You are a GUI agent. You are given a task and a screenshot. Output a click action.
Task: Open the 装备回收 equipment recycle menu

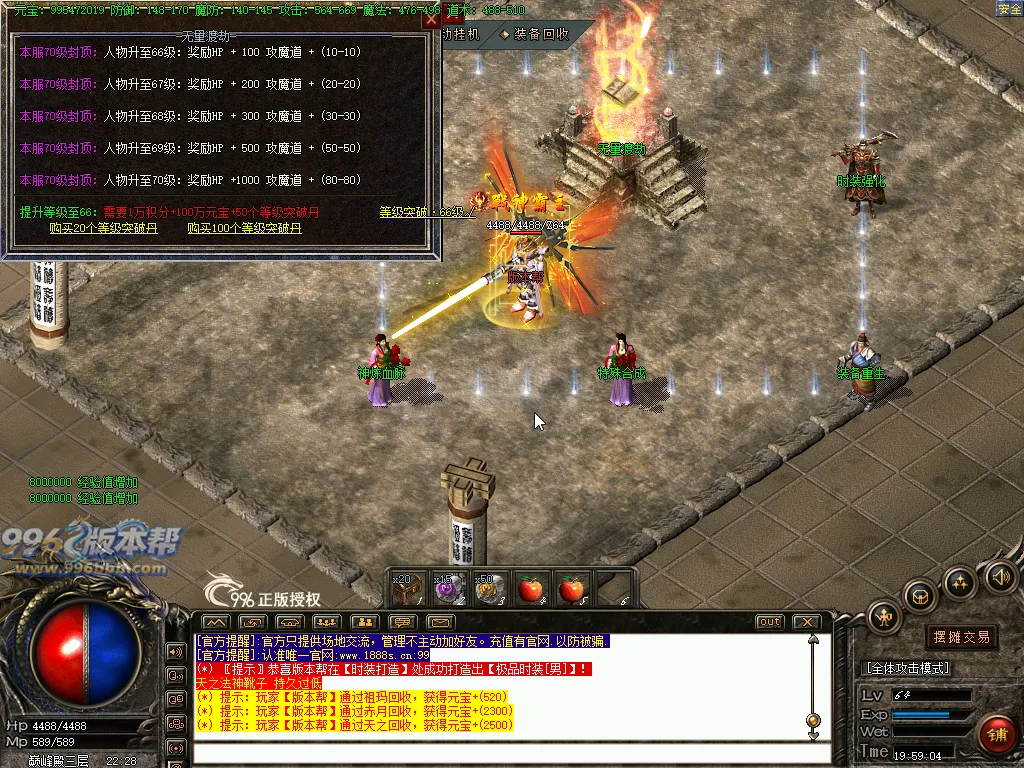click(535, 34)
